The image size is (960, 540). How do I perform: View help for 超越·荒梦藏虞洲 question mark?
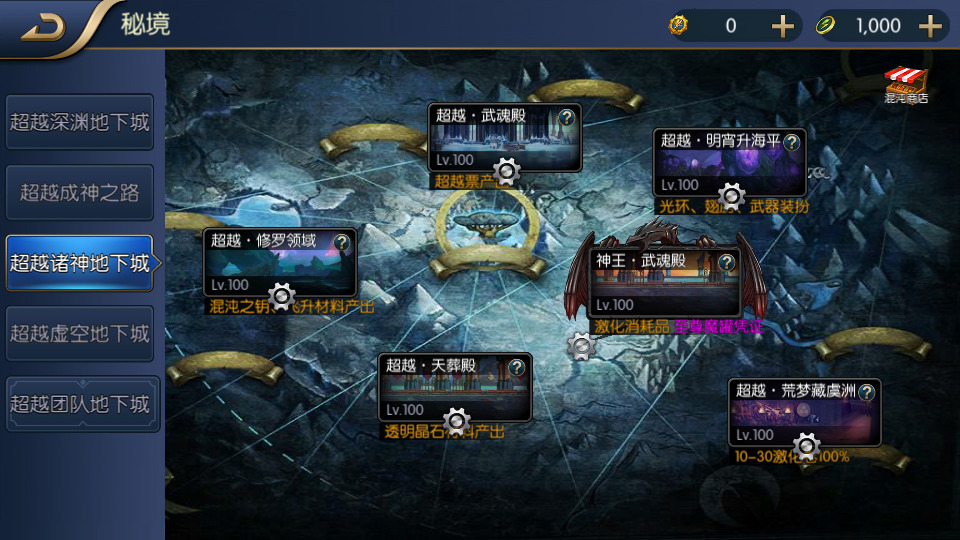tap(866, 391)
